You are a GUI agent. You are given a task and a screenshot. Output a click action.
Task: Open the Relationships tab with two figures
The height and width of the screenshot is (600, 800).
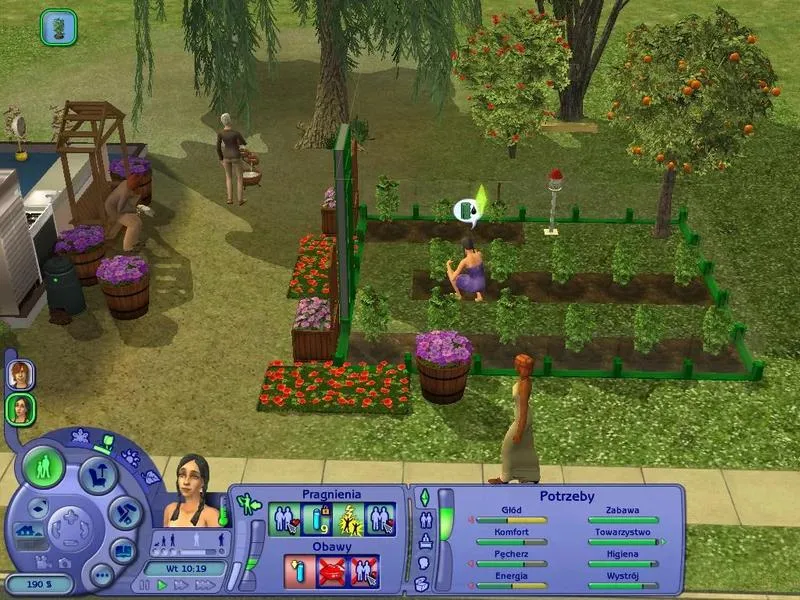click(x=423, y=519)
